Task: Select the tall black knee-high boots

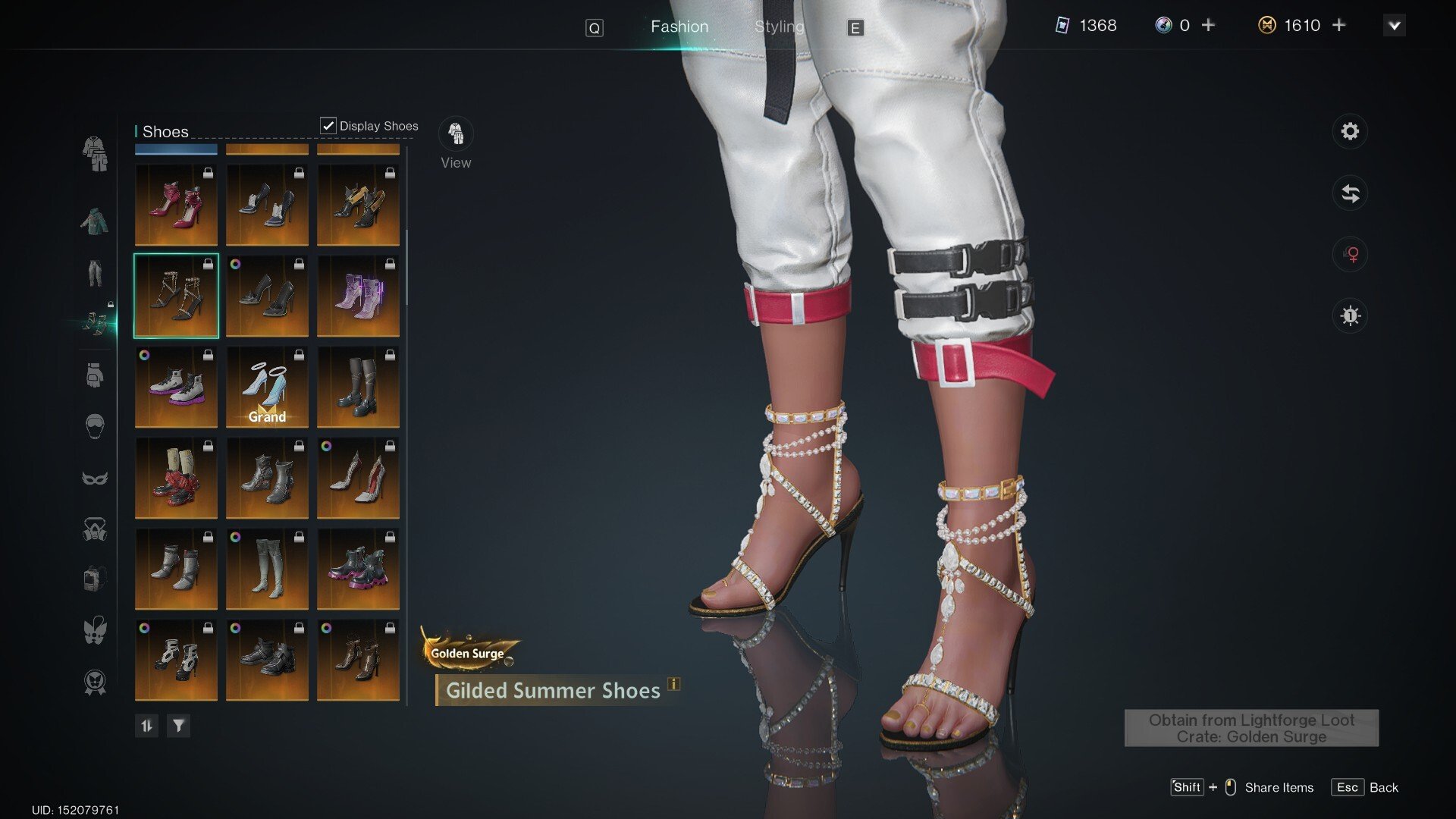Action: (x=358, y=387)
